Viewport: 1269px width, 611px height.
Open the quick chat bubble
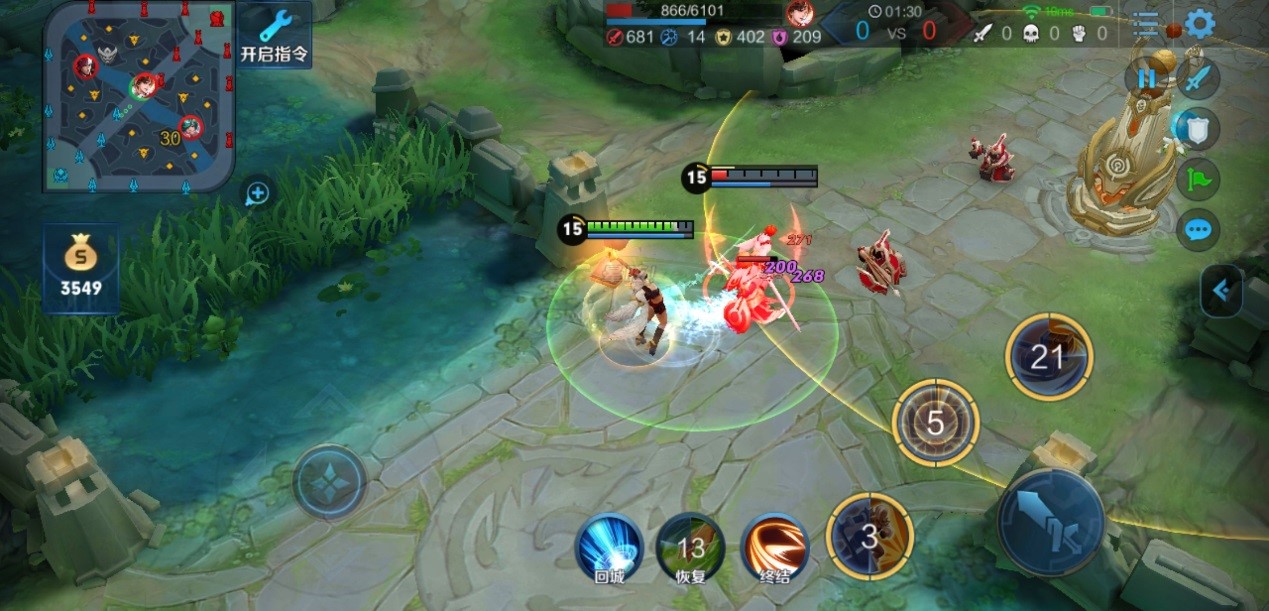pos(1197,231)
